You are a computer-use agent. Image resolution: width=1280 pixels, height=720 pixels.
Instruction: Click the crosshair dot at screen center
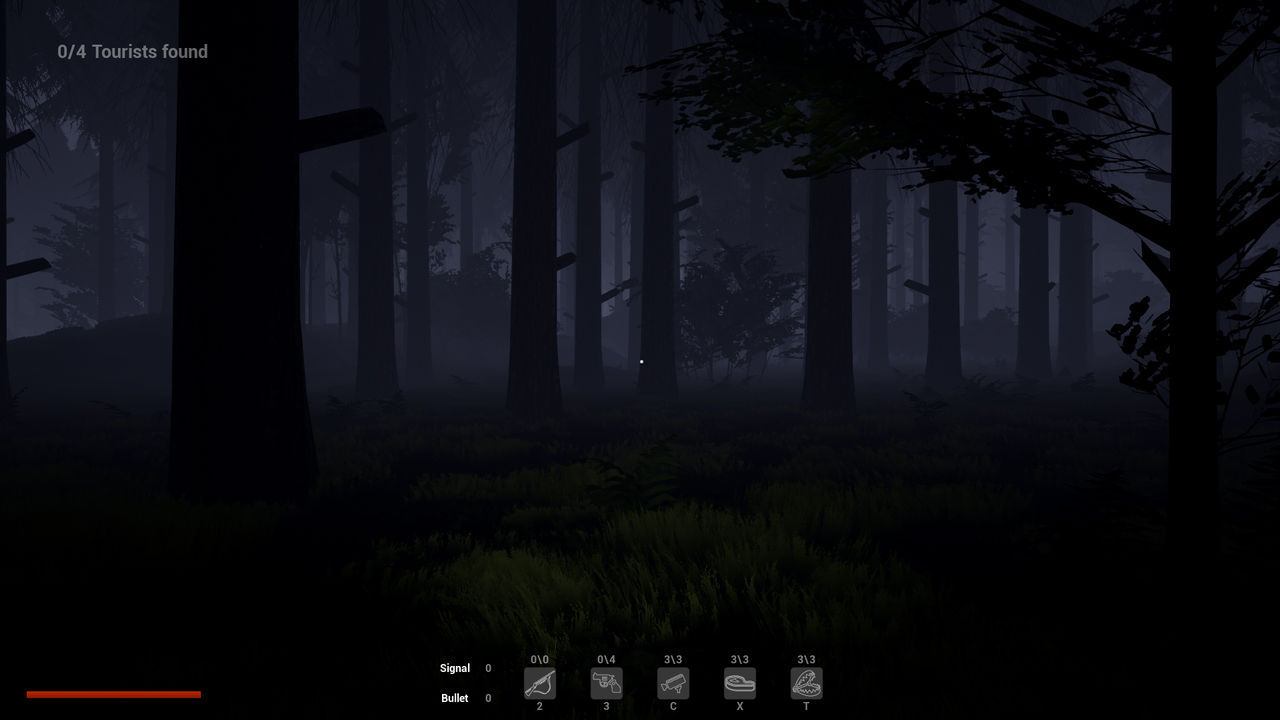(x=641, y=361)
